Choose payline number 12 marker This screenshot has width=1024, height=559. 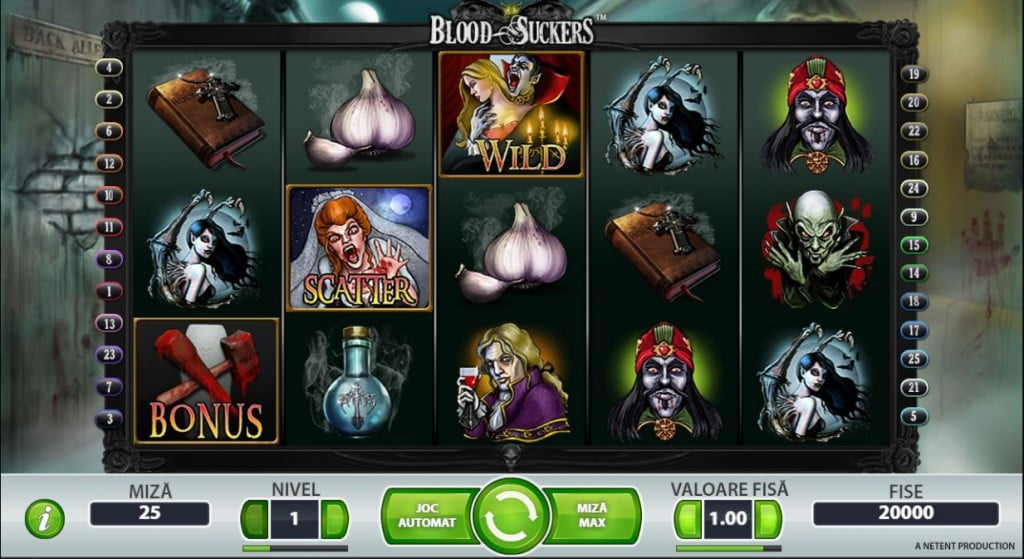click(109, 163)
